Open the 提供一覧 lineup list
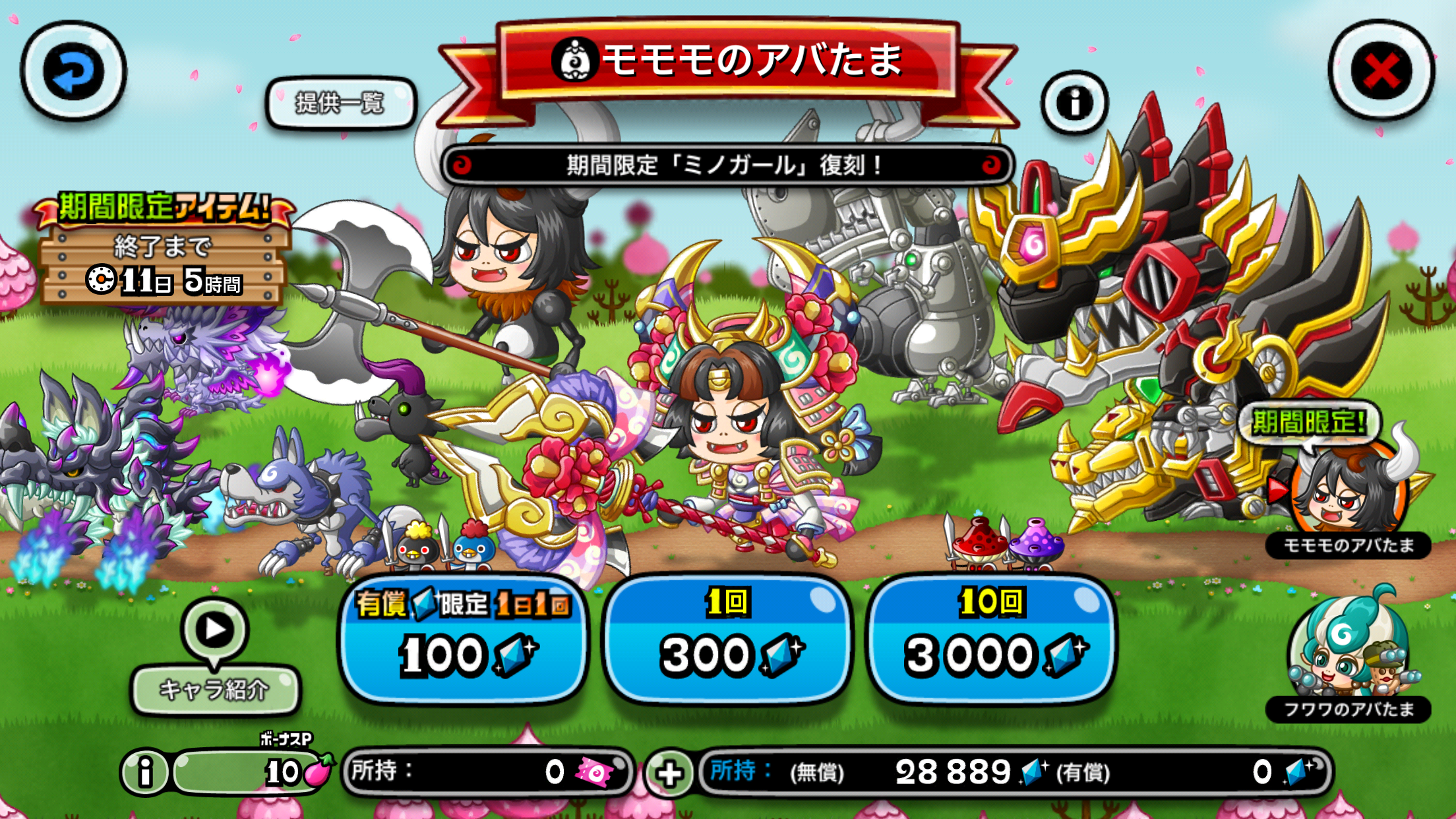Image resolution: width=1456 pixels, height=819 pixels. [x=340, y=103]
